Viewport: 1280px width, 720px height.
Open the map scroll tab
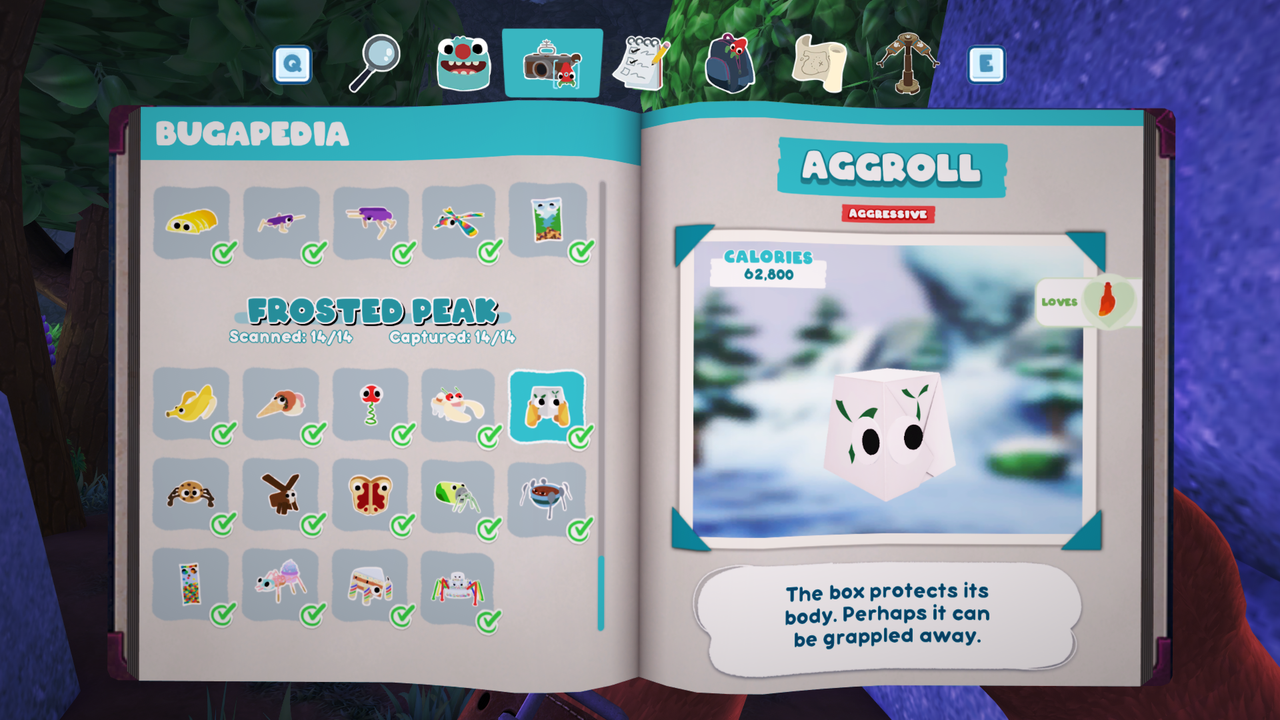pyautogui.click(x=819, y=62)
